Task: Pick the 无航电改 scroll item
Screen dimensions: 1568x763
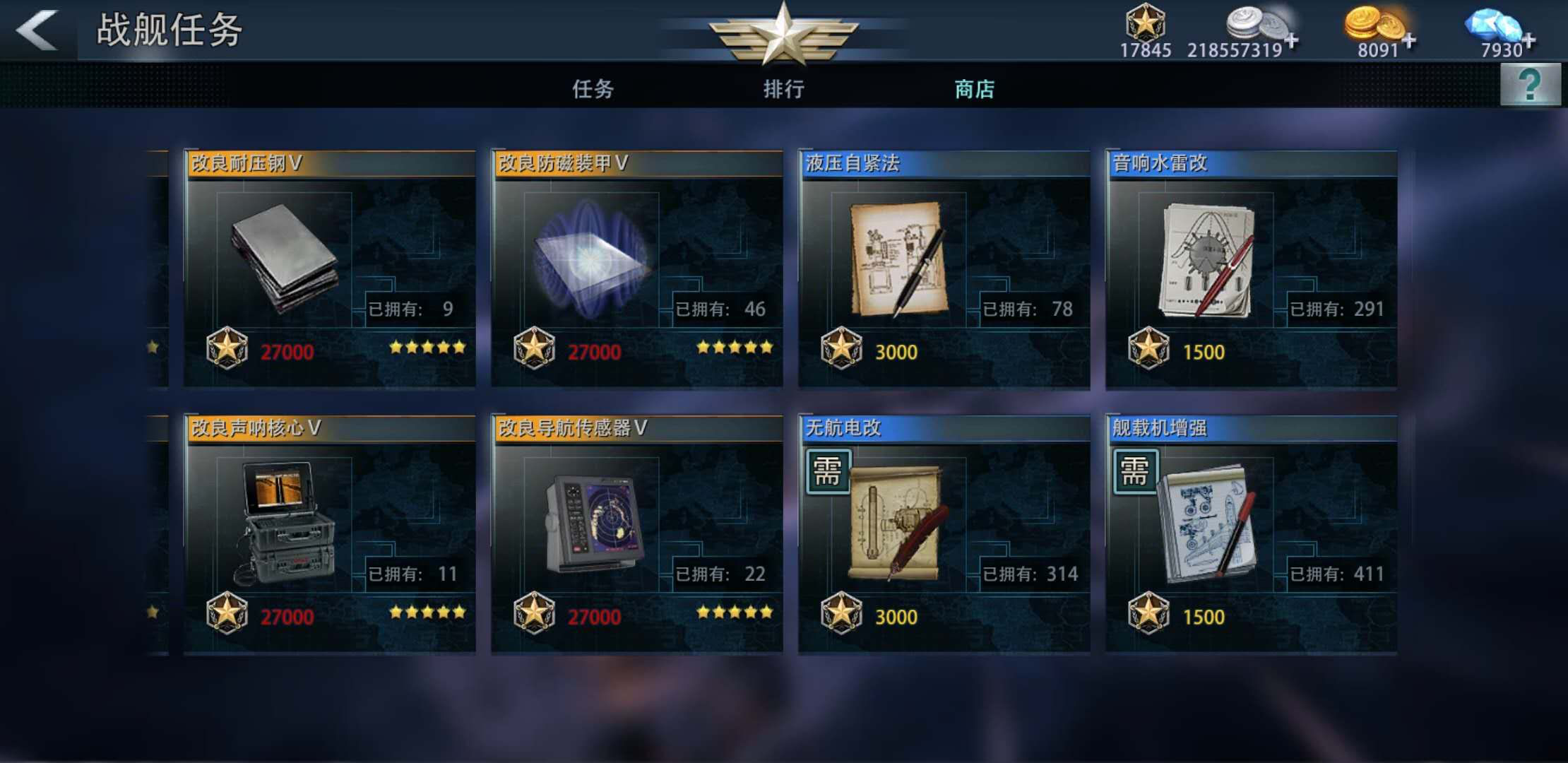Action: (944, 534)
